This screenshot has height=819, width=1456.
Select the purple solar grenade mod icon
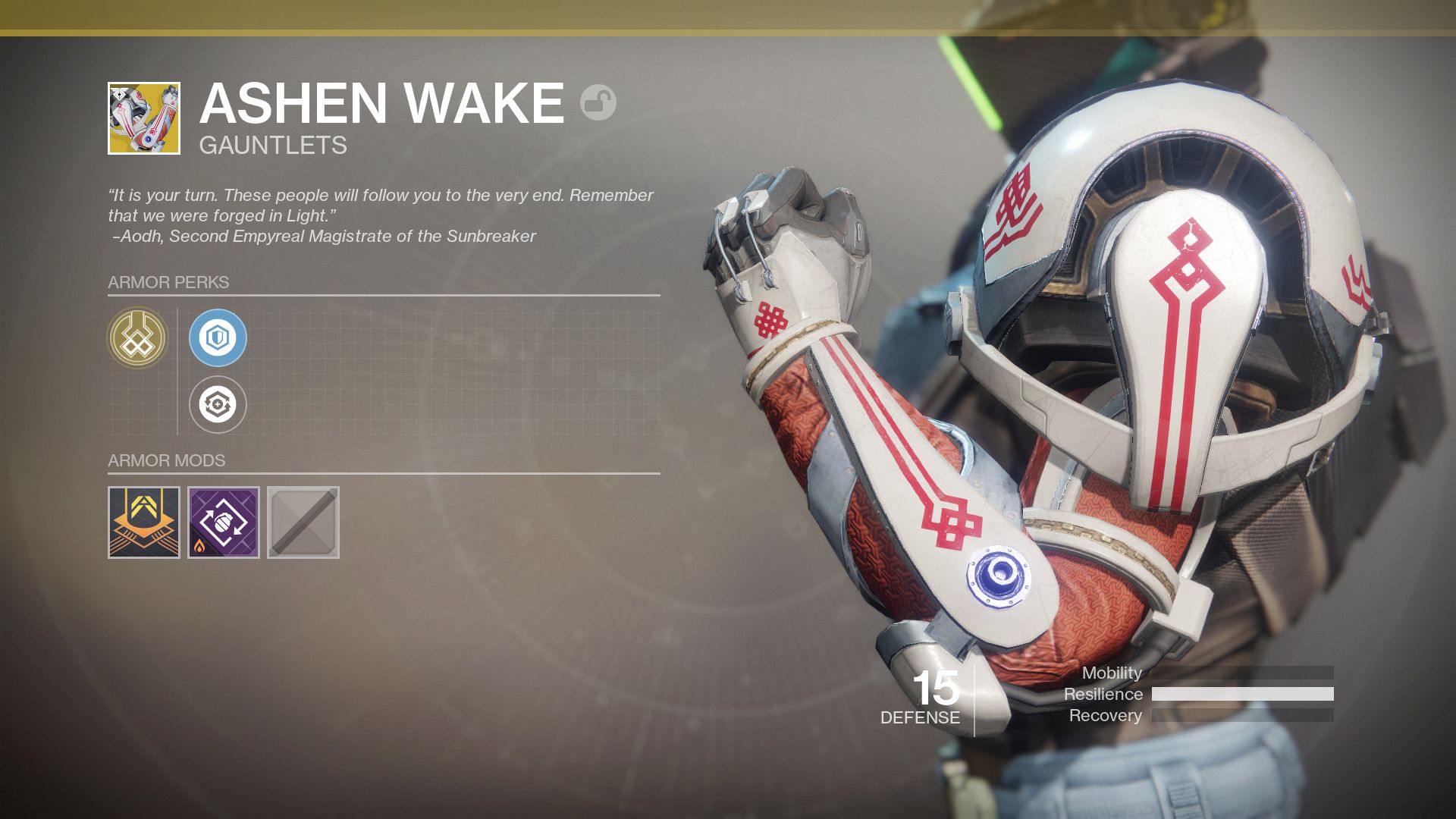tap(221, 522)
